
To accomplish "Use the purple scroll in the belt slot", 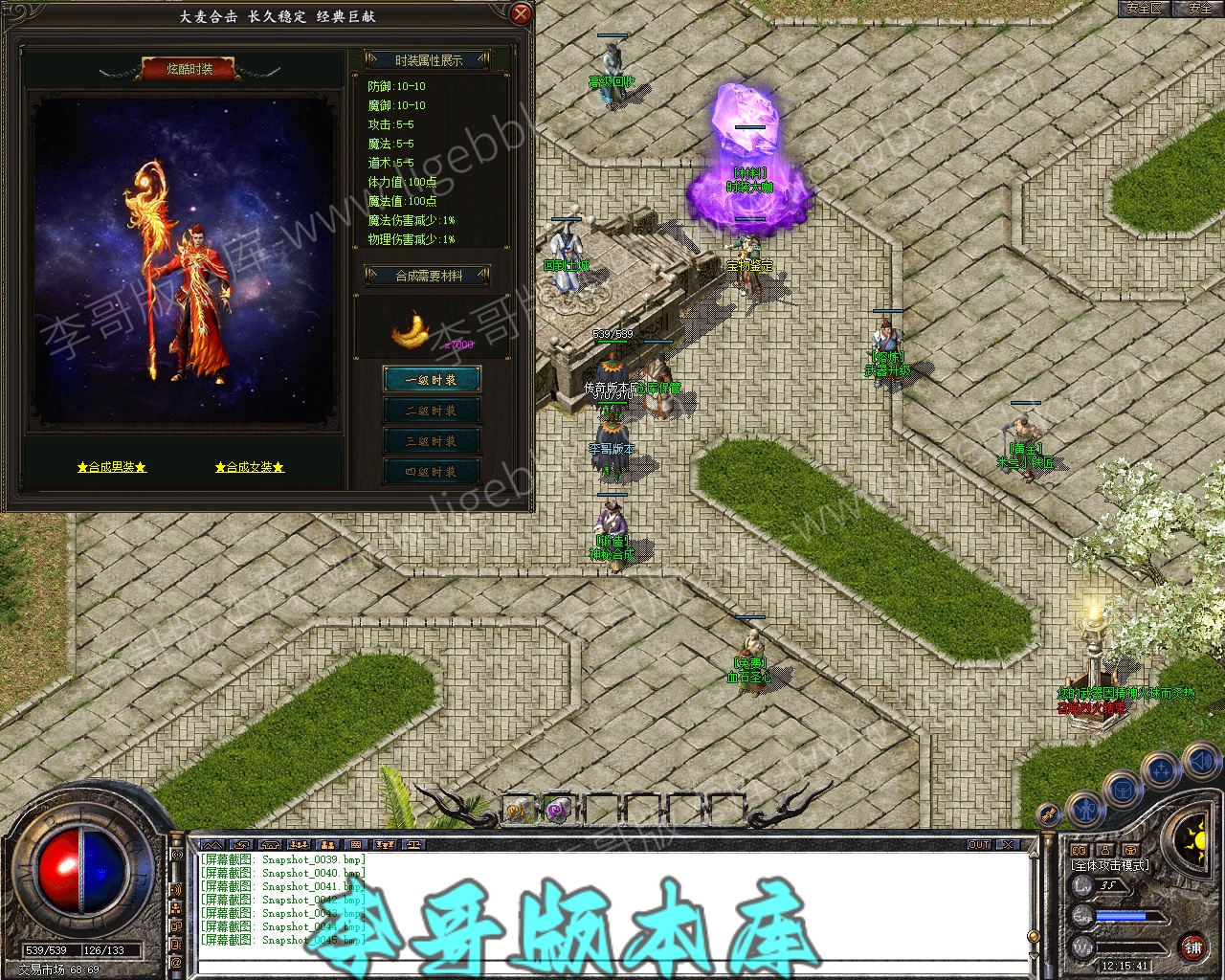I will (x=558, y=811).
